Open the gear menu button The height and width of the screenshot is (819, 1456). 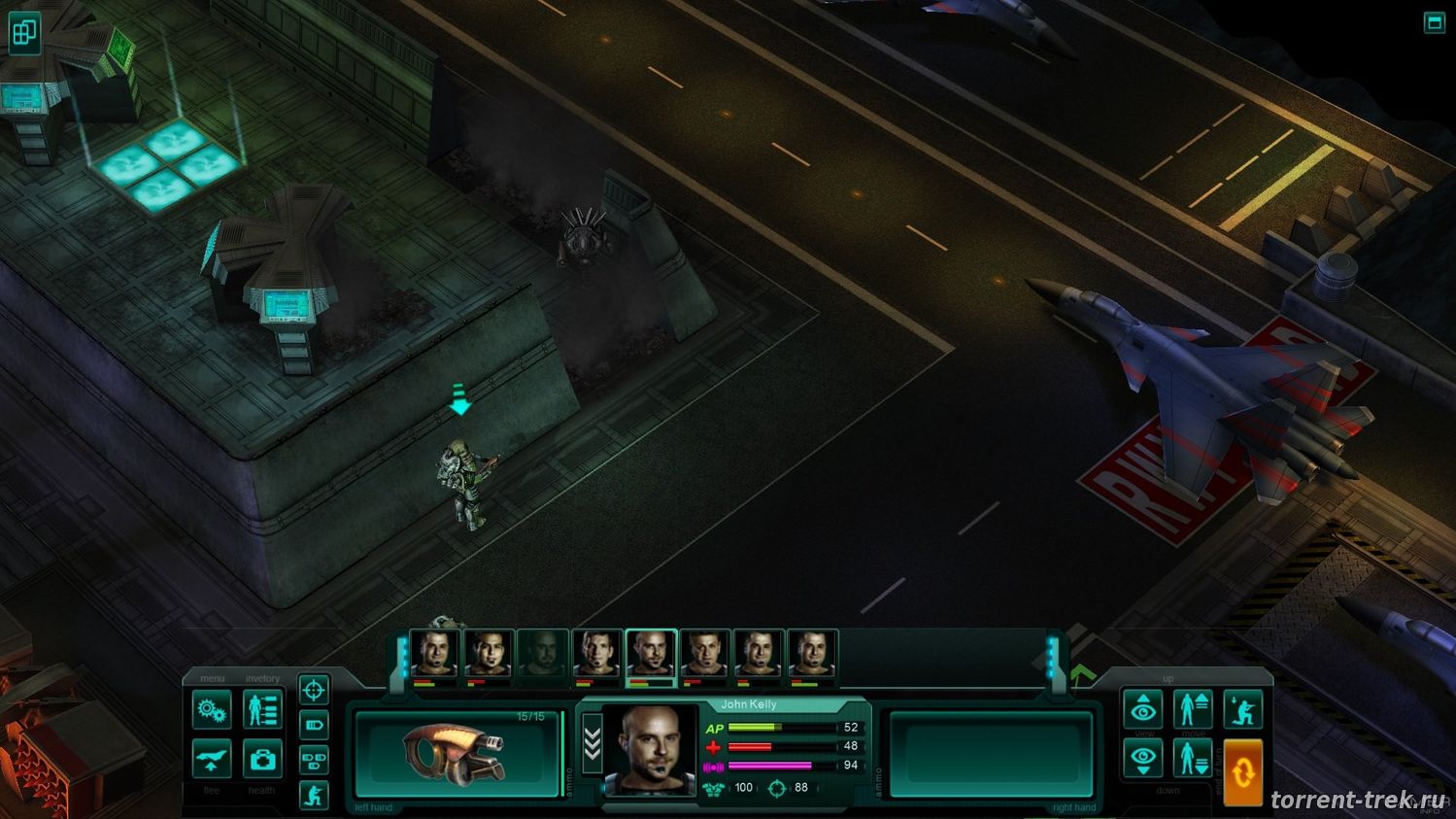pos(212,709)
